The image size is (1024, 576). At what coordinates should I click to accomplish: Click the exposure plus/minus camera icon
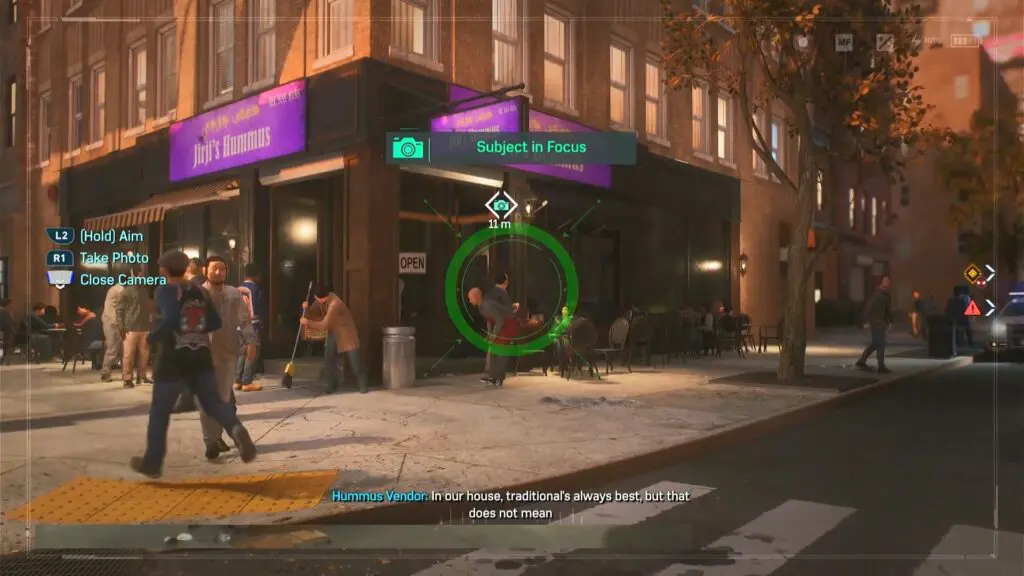click(885, 42)
